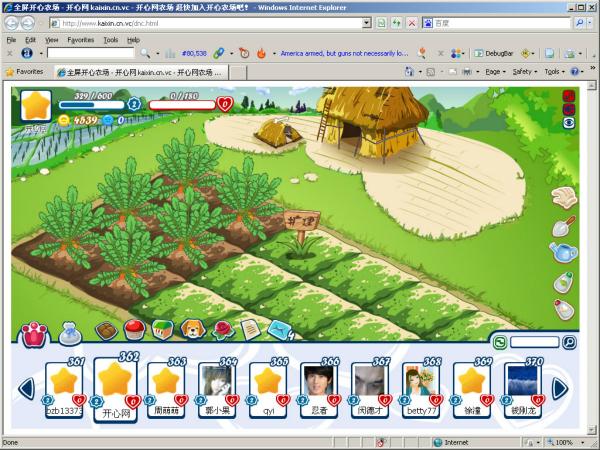Visit friend qyi's farm
The image size is (600, 450).
point(268,385)
